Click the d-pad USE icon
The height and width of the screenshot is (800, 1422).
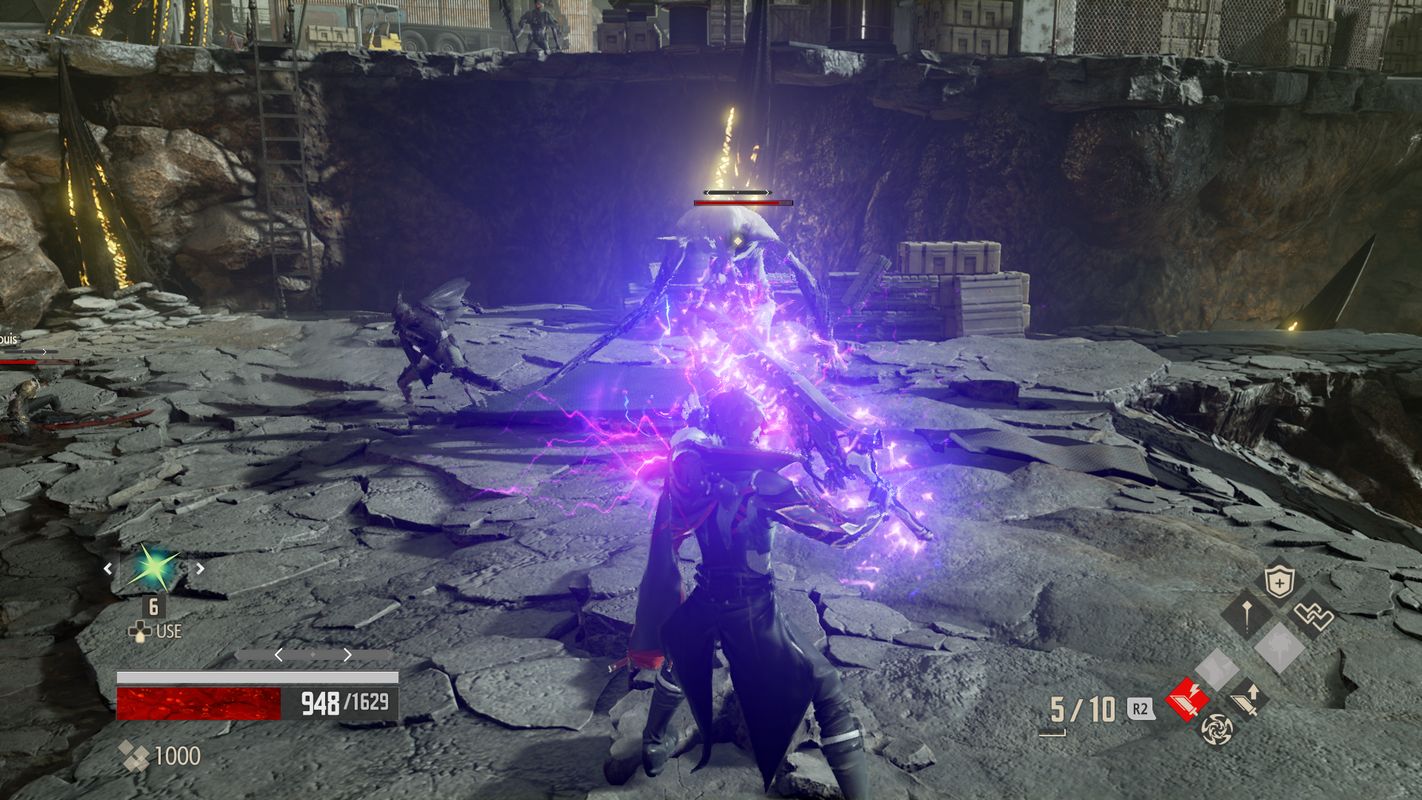coord(139,632)
